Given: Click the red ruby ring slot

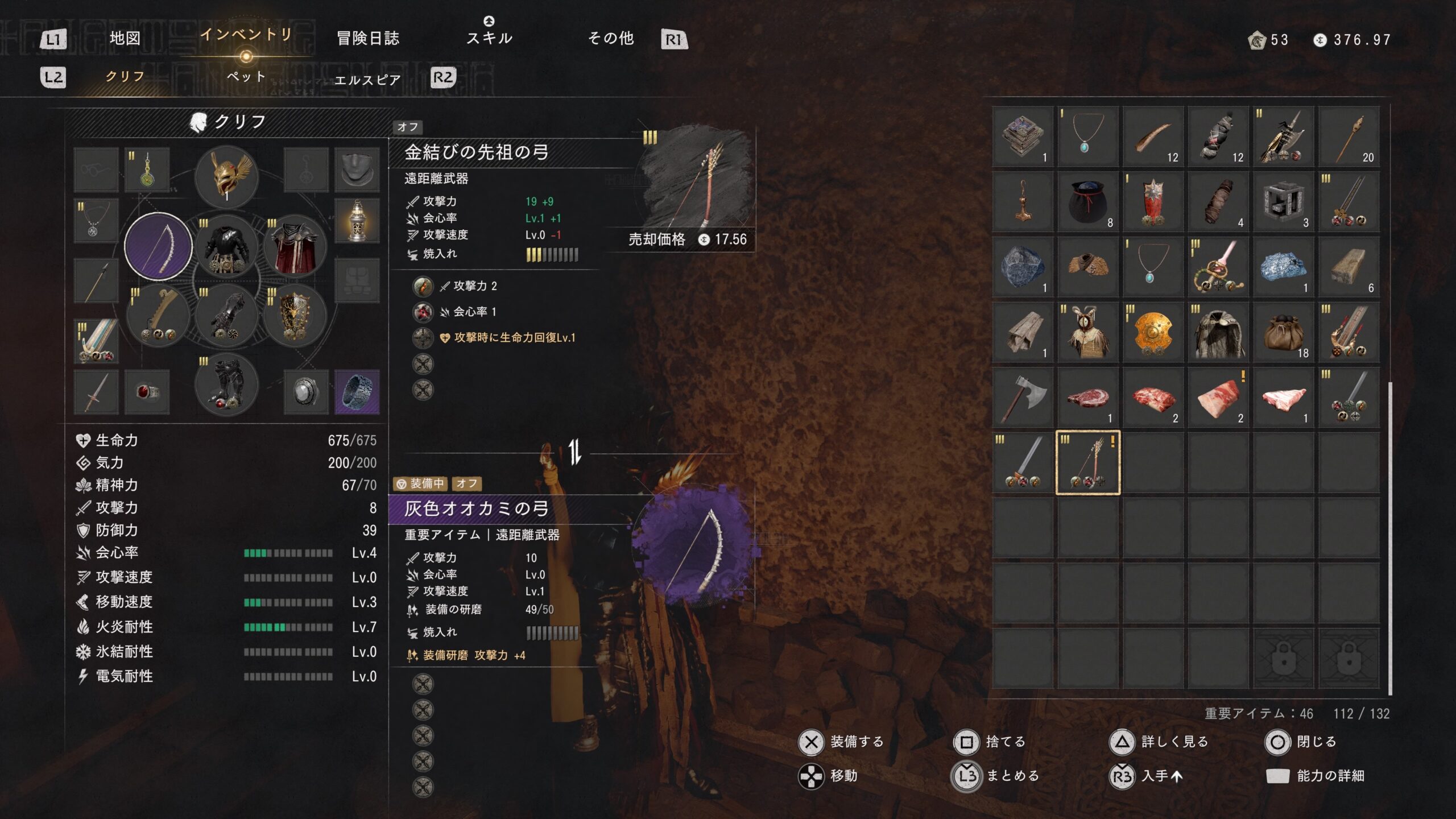Looking at the screenshot, I should point(147,391).
